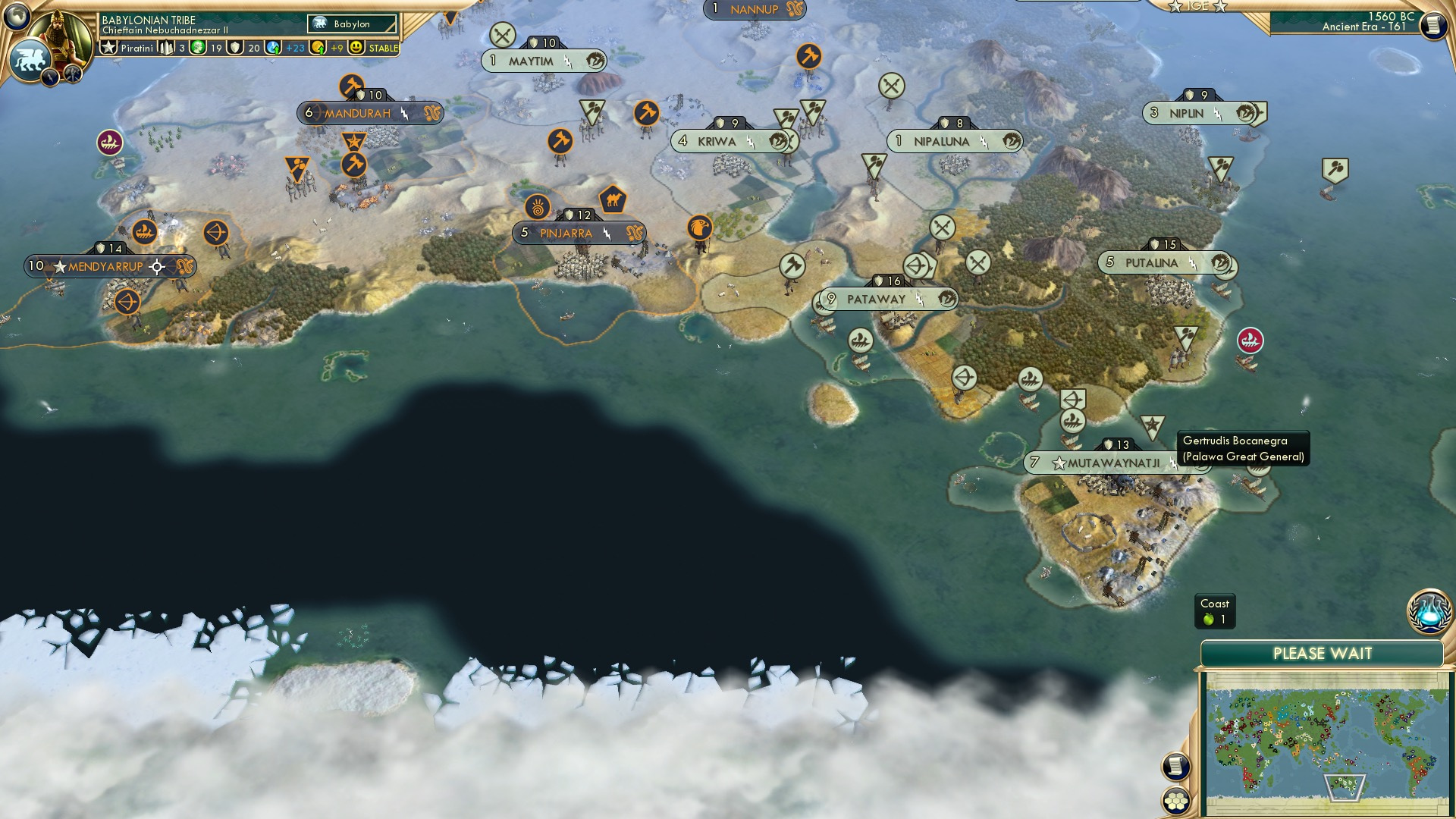The width and height of the screenshot is (1456, 819).
Task: Click the IGE button at the top
Action: click(1197, 6)
